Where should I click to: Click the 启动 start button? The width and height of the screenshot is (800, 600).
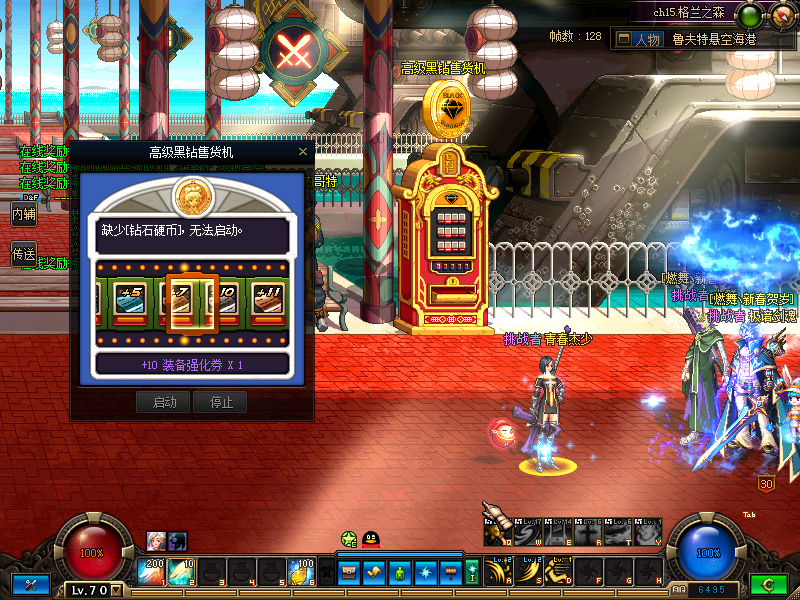pos(164,402)
